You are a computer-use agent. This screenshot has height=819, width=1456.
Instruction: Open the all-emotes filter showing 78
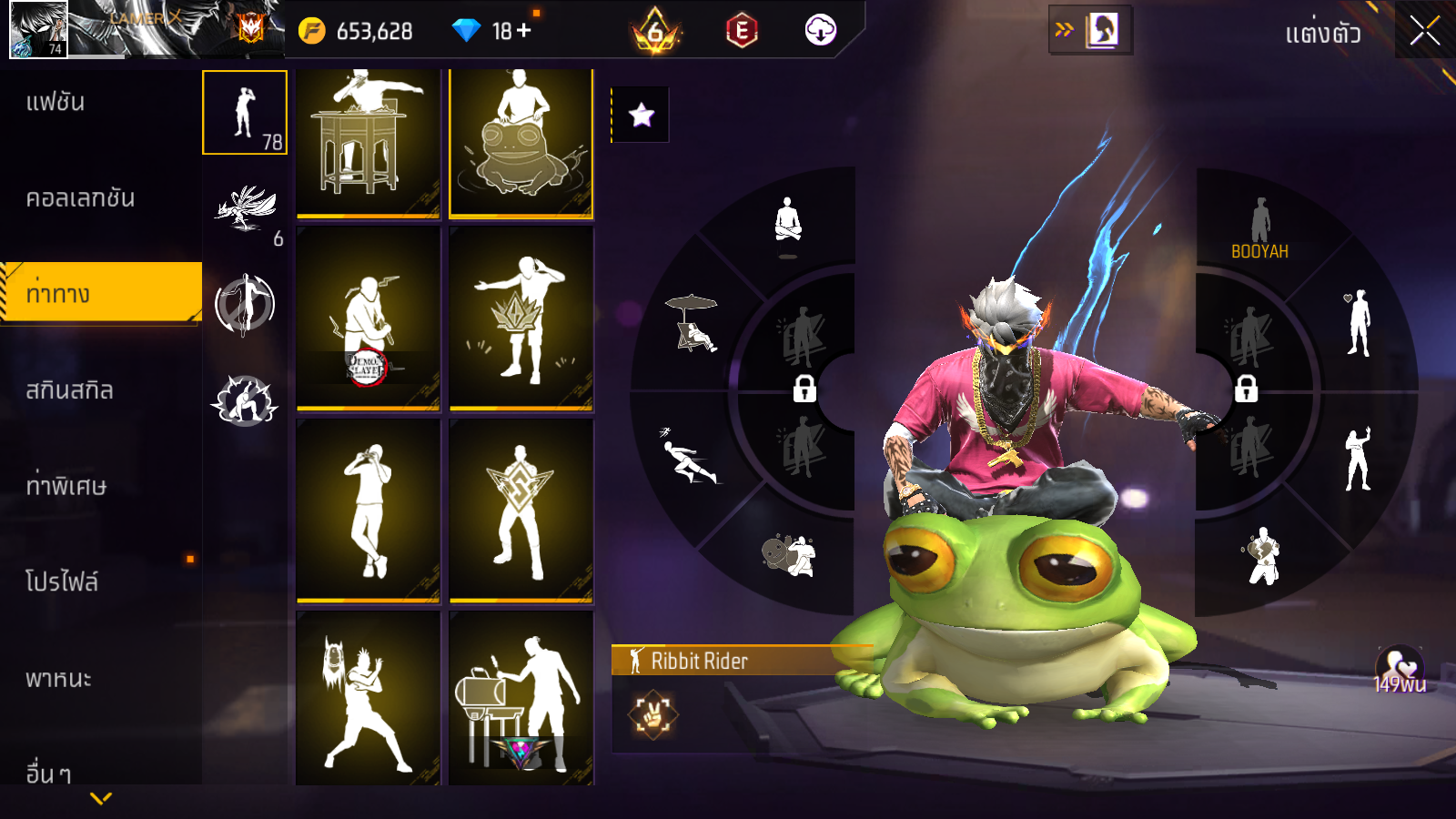(x=245, y=113)
